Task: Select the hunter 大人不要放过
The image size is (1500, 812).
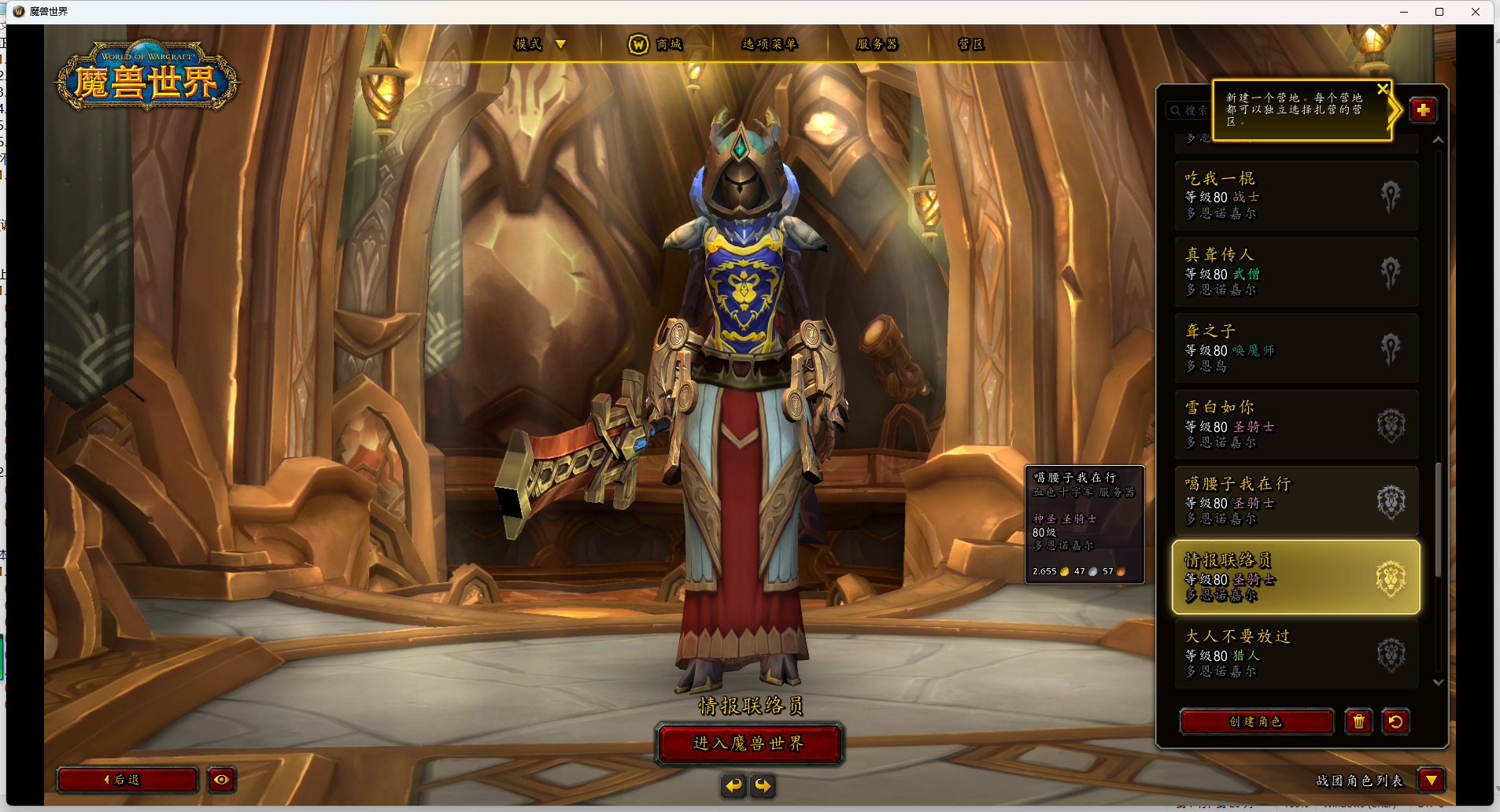Action: [1296, 653]
